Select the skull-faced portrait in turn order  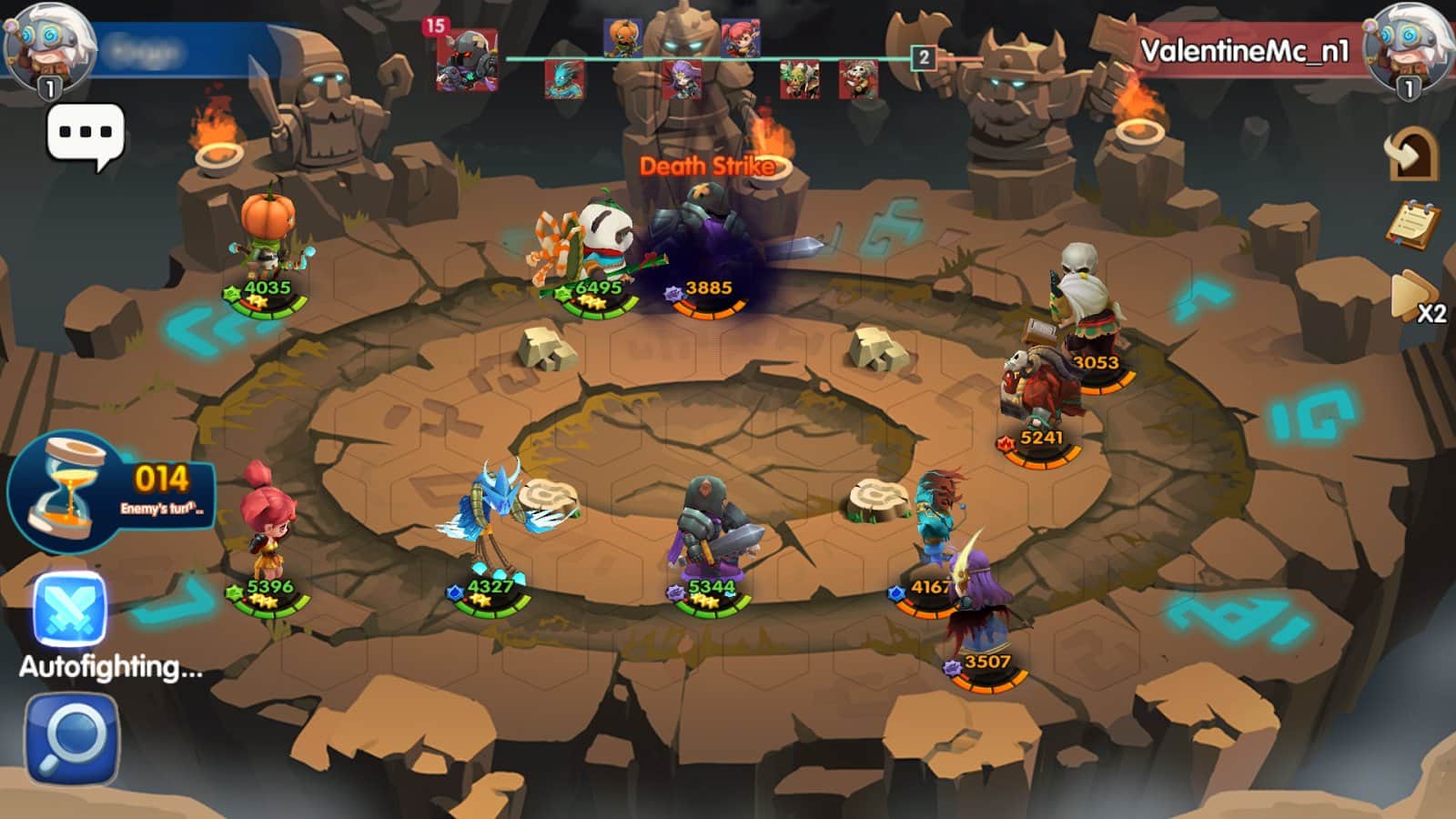coord(857,79)
